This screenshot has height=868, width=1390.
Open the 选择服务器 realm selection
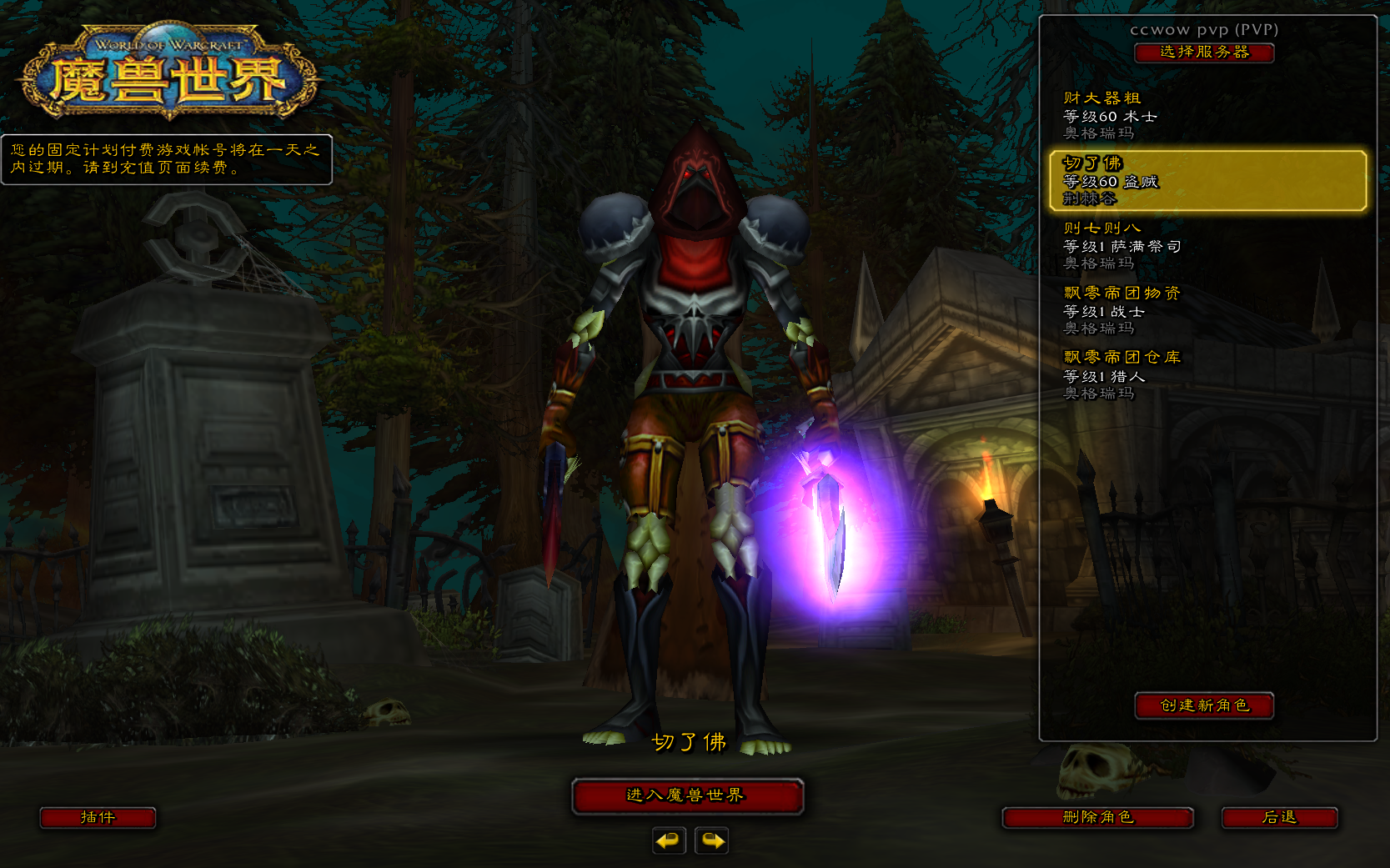pos(1204,53)
